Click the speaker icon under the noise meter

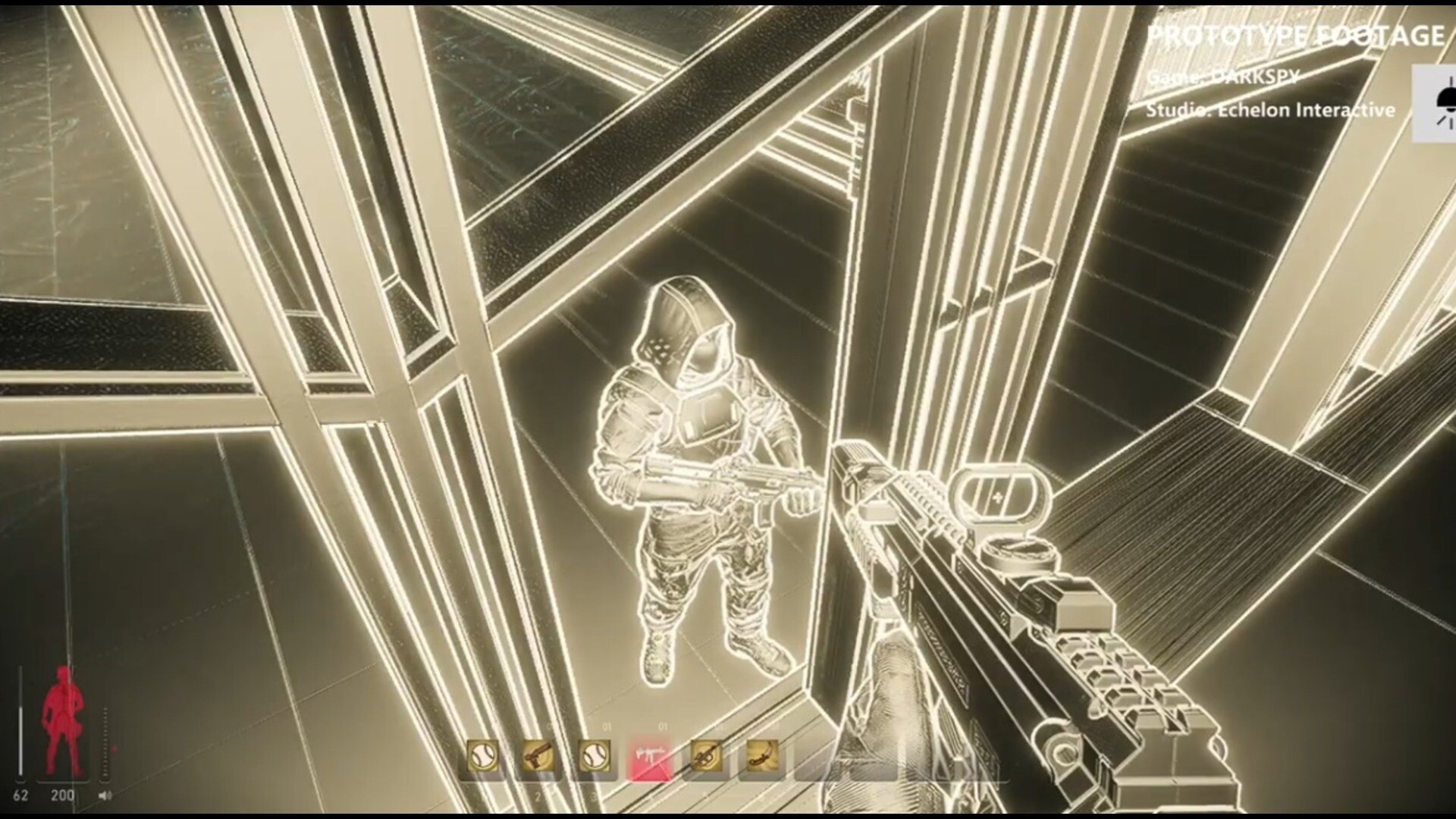pyautogui.click(x=105, y=795)
